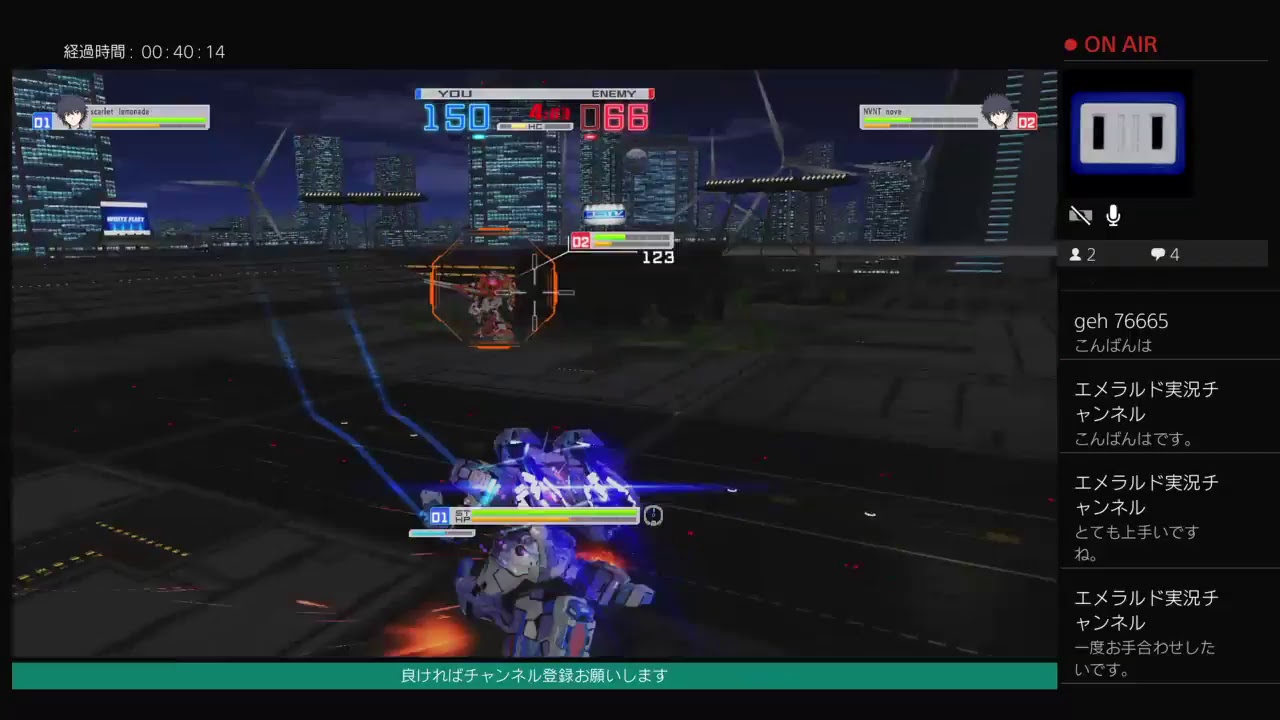Image resolution: width=1280 pixels, height=720 pixels.
Task: Click the ON AIR red dot indicator
Action: click(1069, 44)
